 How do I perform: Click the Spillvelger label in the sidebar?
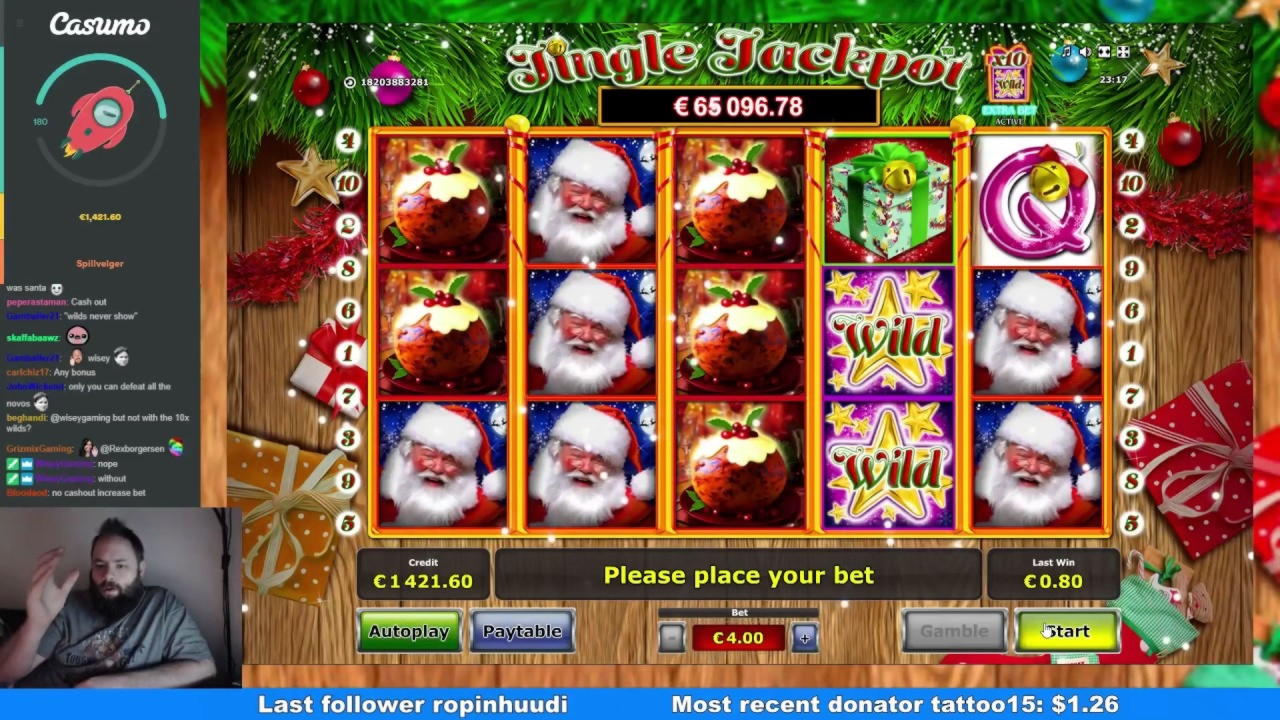coord(100,263)
